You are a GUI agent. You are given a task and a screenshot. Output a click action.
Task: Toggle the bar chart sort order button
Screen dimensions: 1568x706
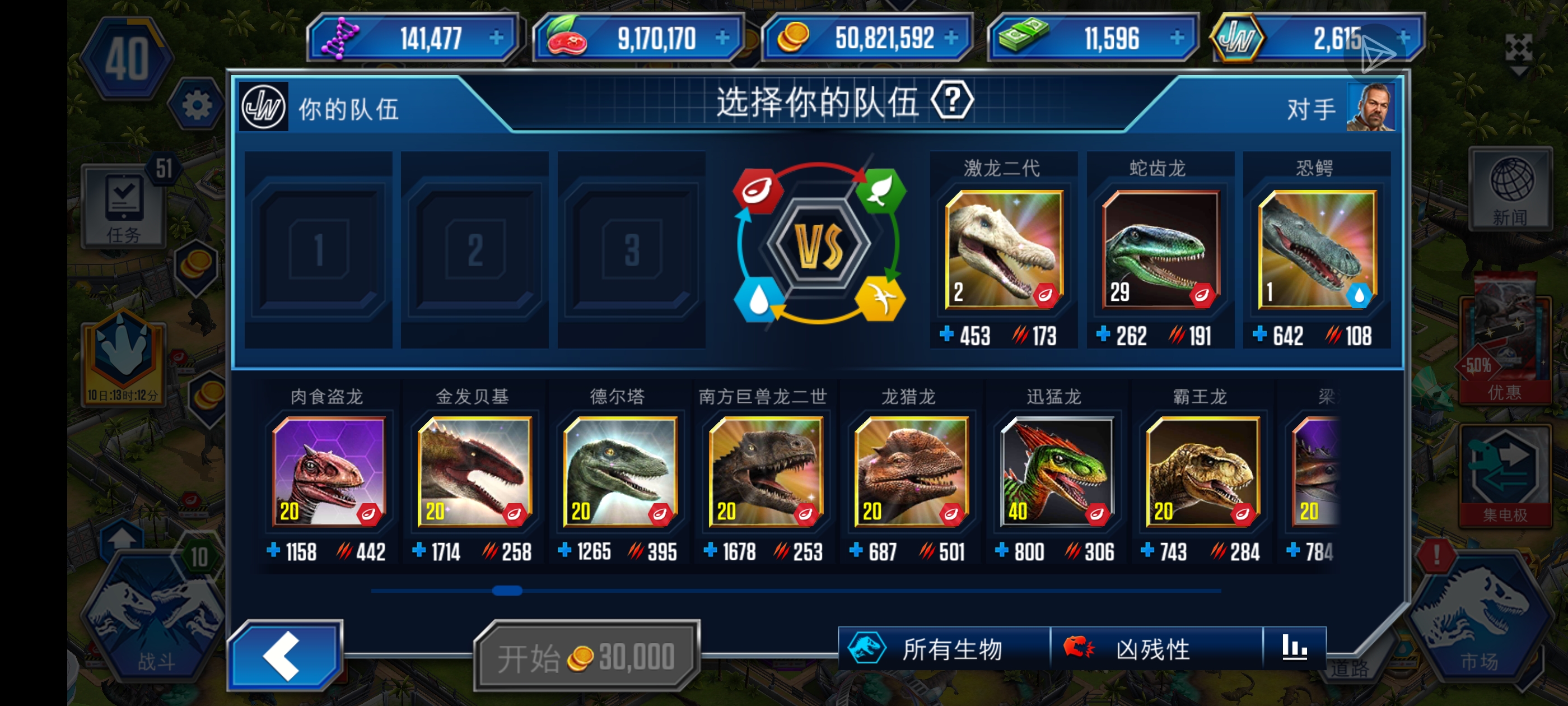tap(1294, 648)
